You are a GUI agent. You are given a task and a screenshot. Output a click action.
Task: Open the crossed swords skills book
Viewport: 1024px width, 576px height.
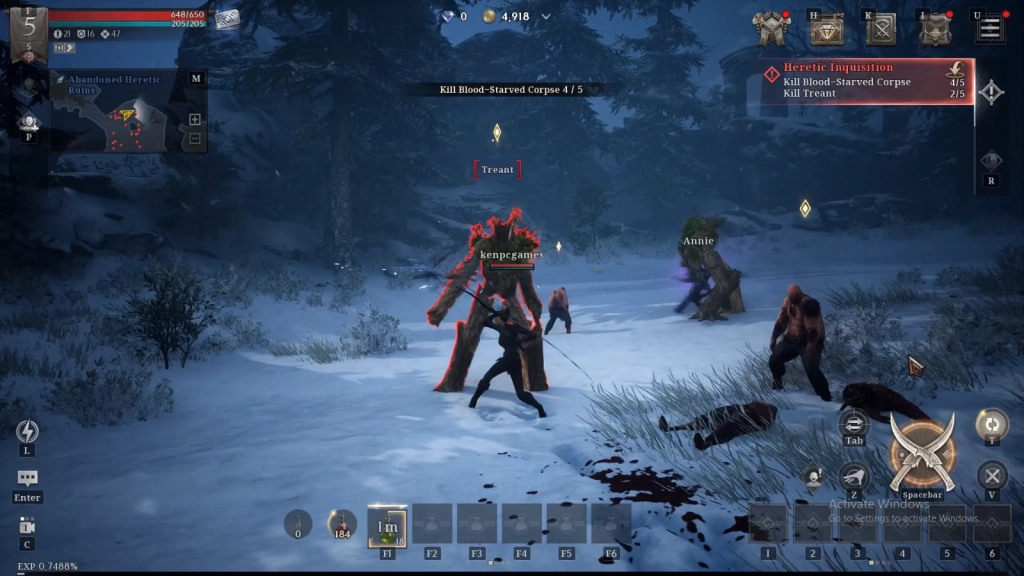click(881, 30)
